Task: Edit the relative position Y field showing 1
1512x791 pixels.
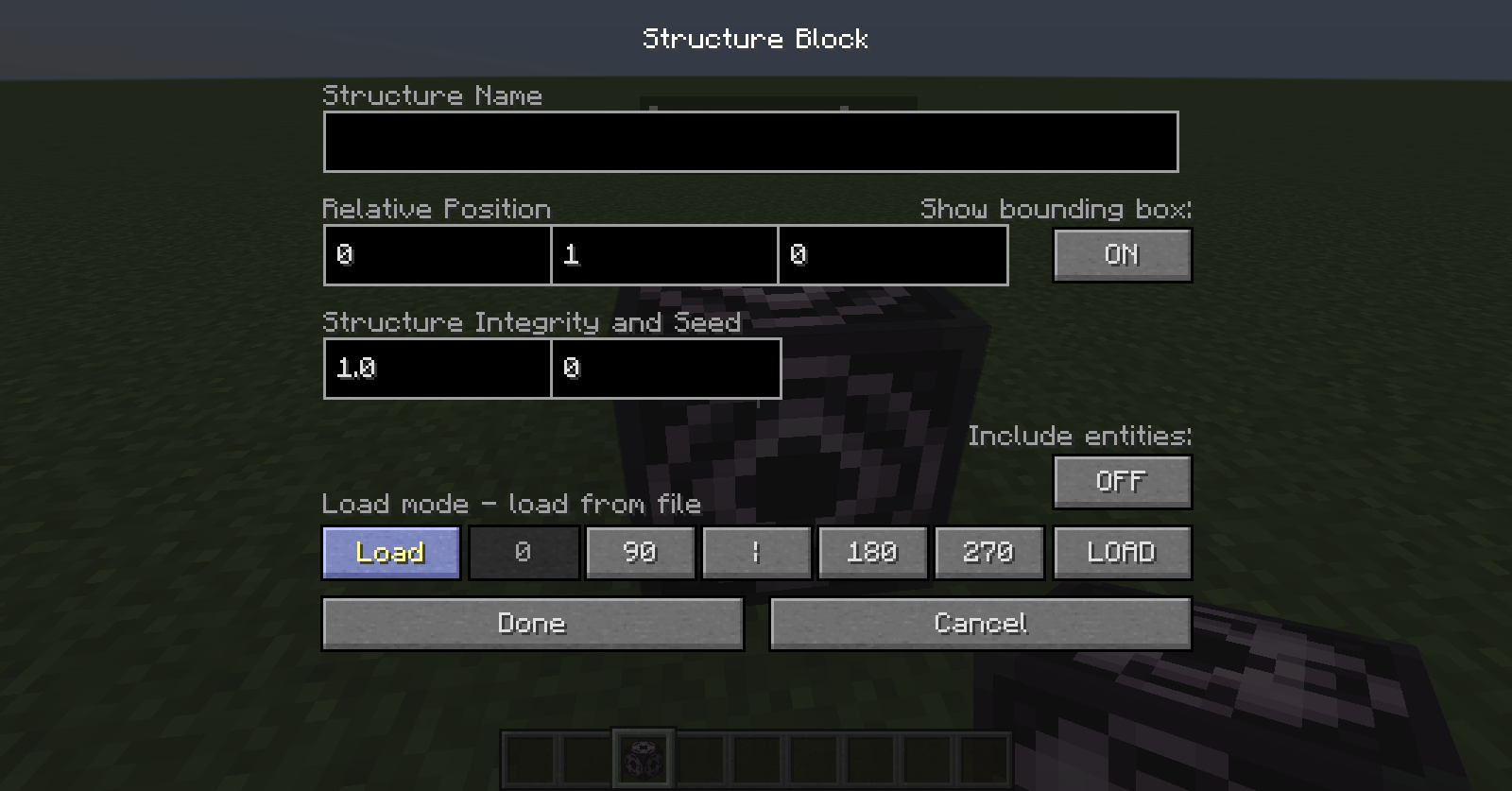Action: [x=664, y=254]
